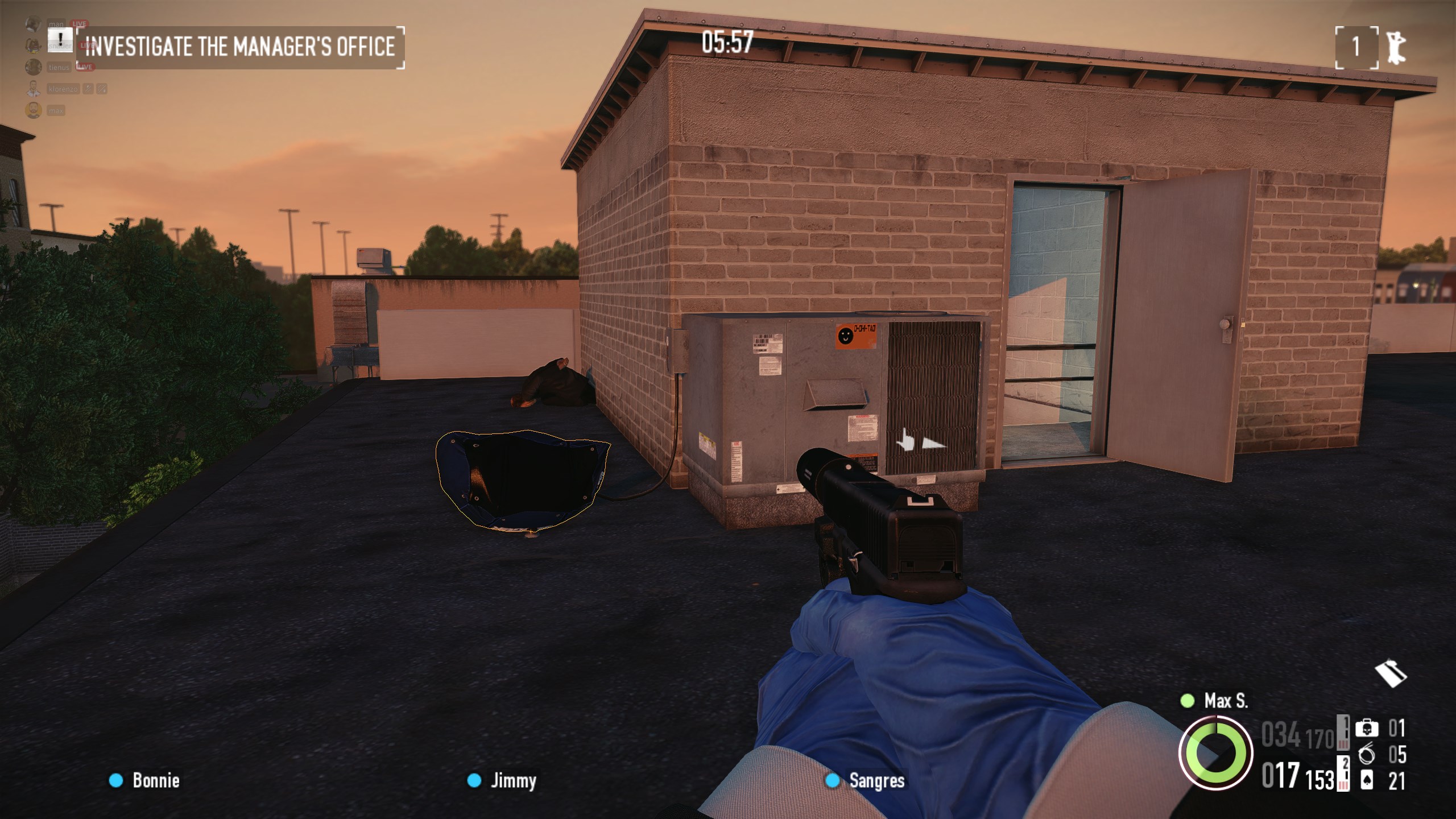Screen dimensions: 1456x819
Task: Click the Max S. player name label
Action: (x=1225, y=701)
